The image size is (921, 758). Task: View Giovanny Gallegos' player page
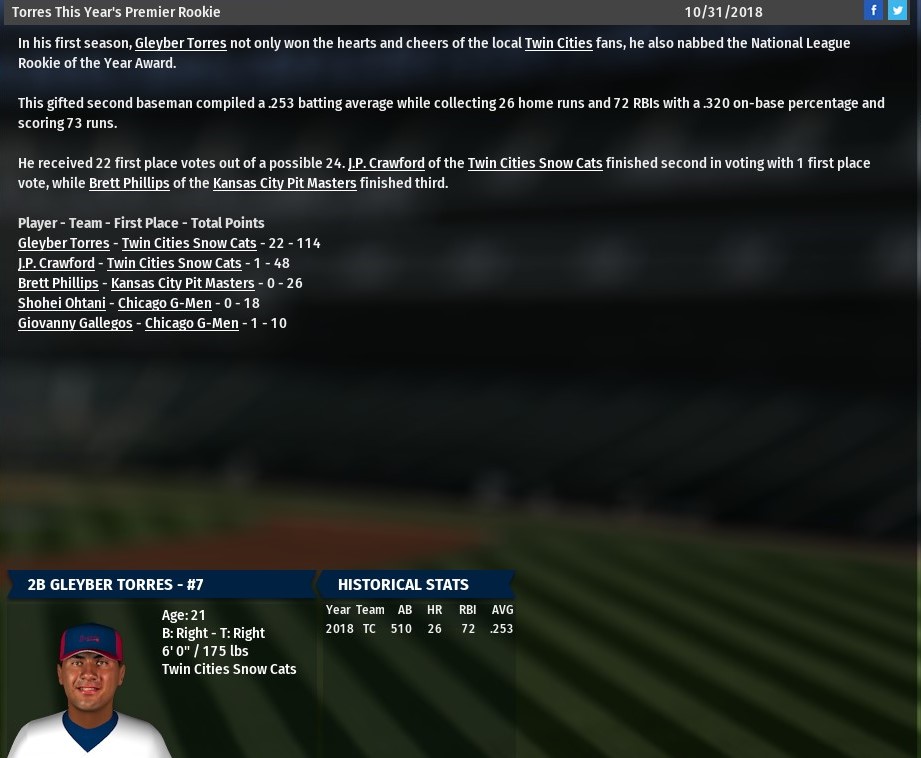click(75, 324)
